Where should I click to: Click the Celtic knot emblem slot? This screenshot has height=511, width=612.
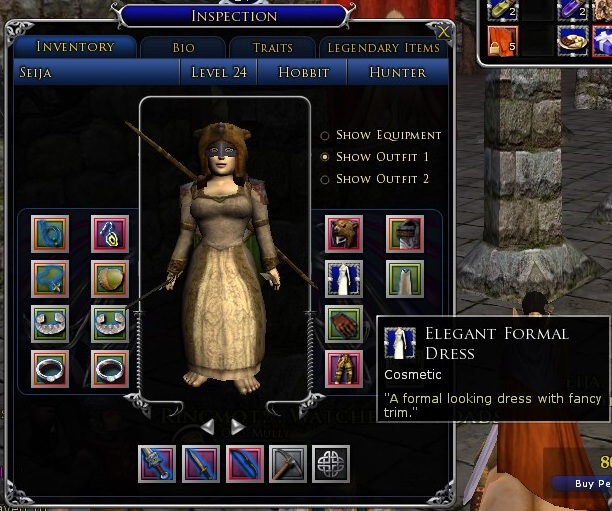pos(331,464)
